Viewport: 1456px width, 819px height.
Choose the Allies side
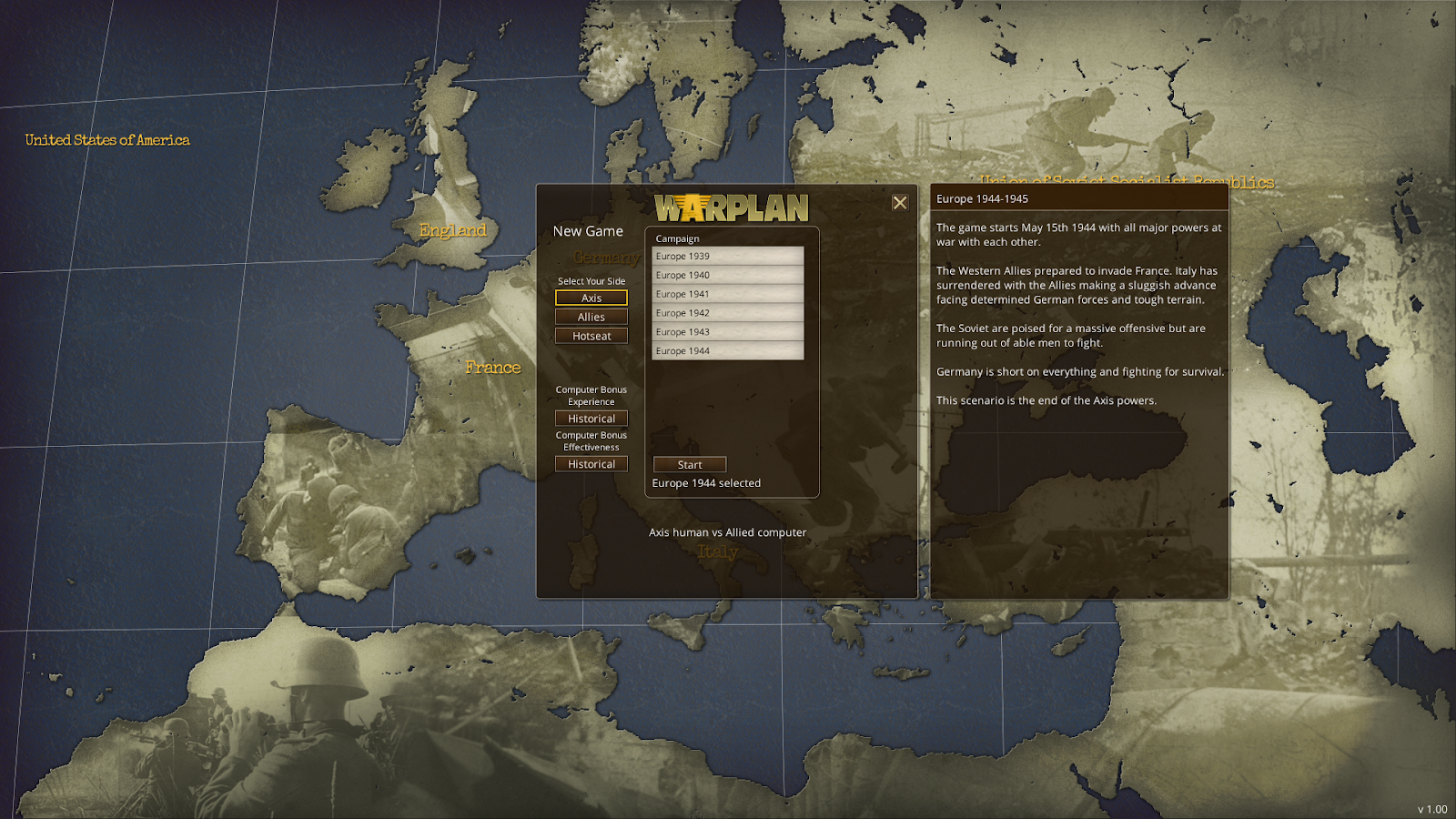coord(591,316)
